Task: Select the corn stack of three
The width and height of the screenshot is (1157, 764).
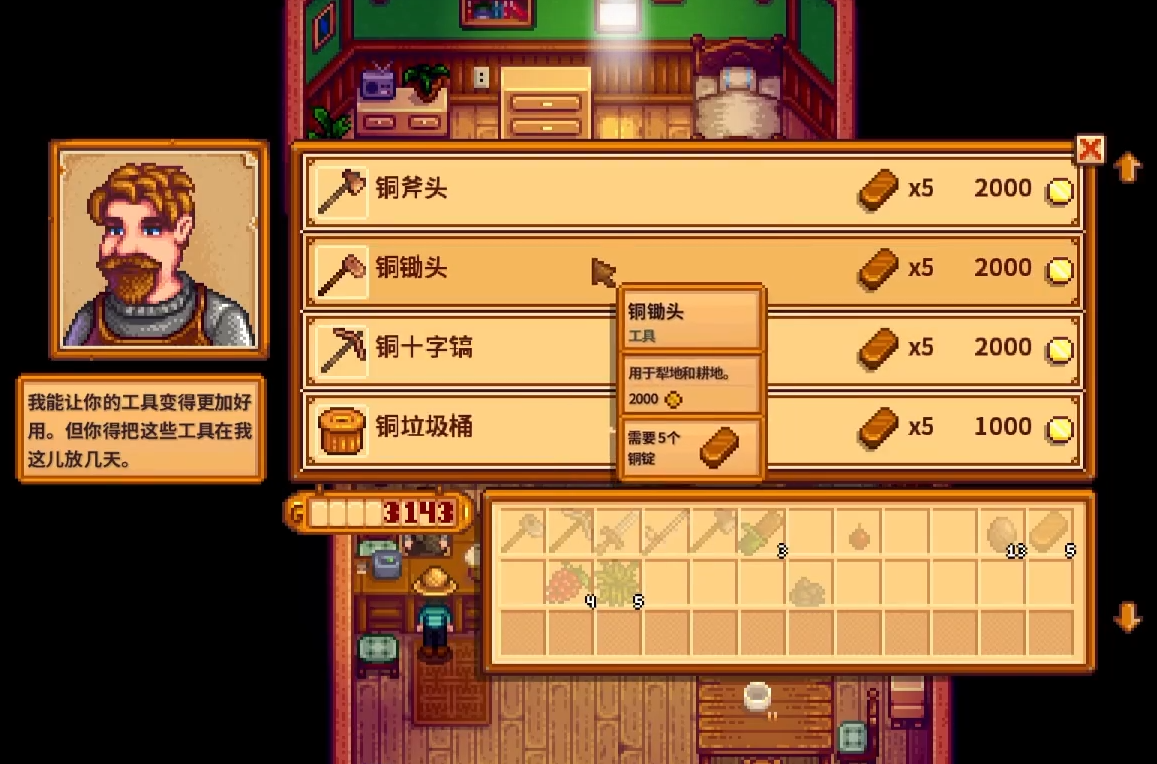Action: click(x=762, y=532)
